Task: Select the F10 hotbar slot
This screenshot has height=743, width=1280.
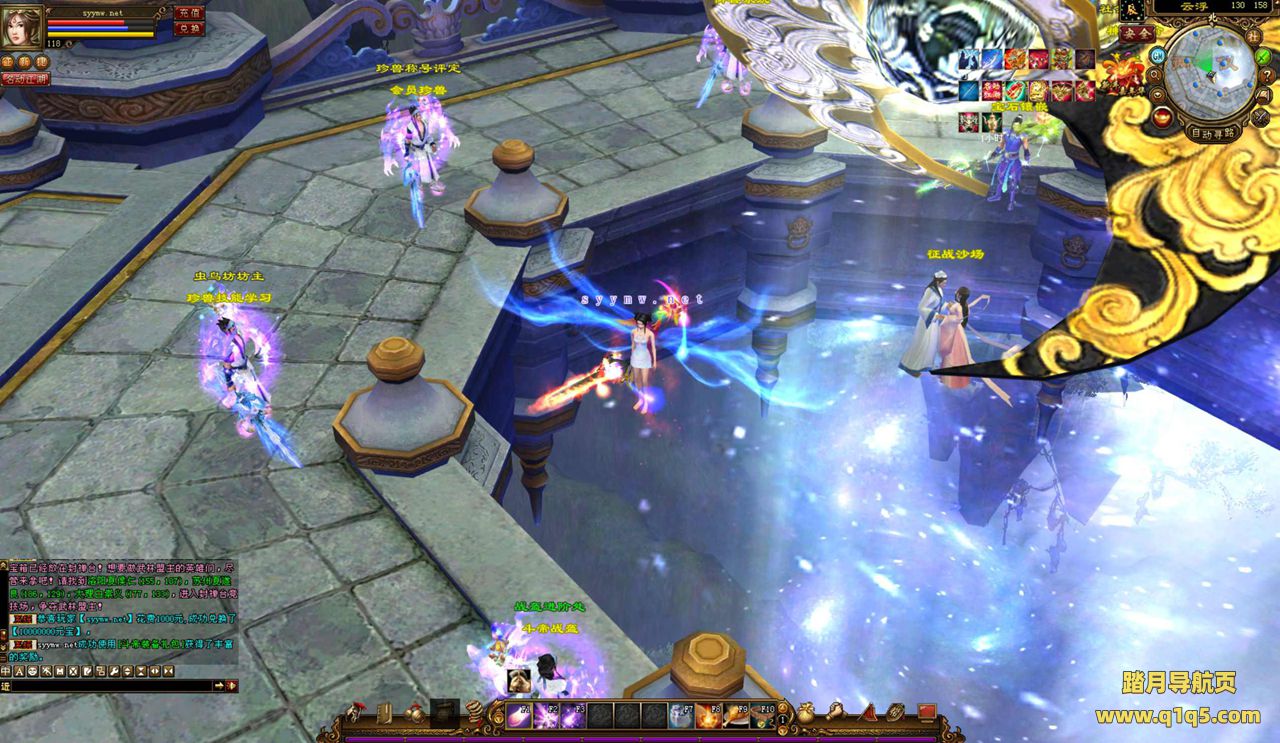Action: pyautogui.click(x=762, y=716)
